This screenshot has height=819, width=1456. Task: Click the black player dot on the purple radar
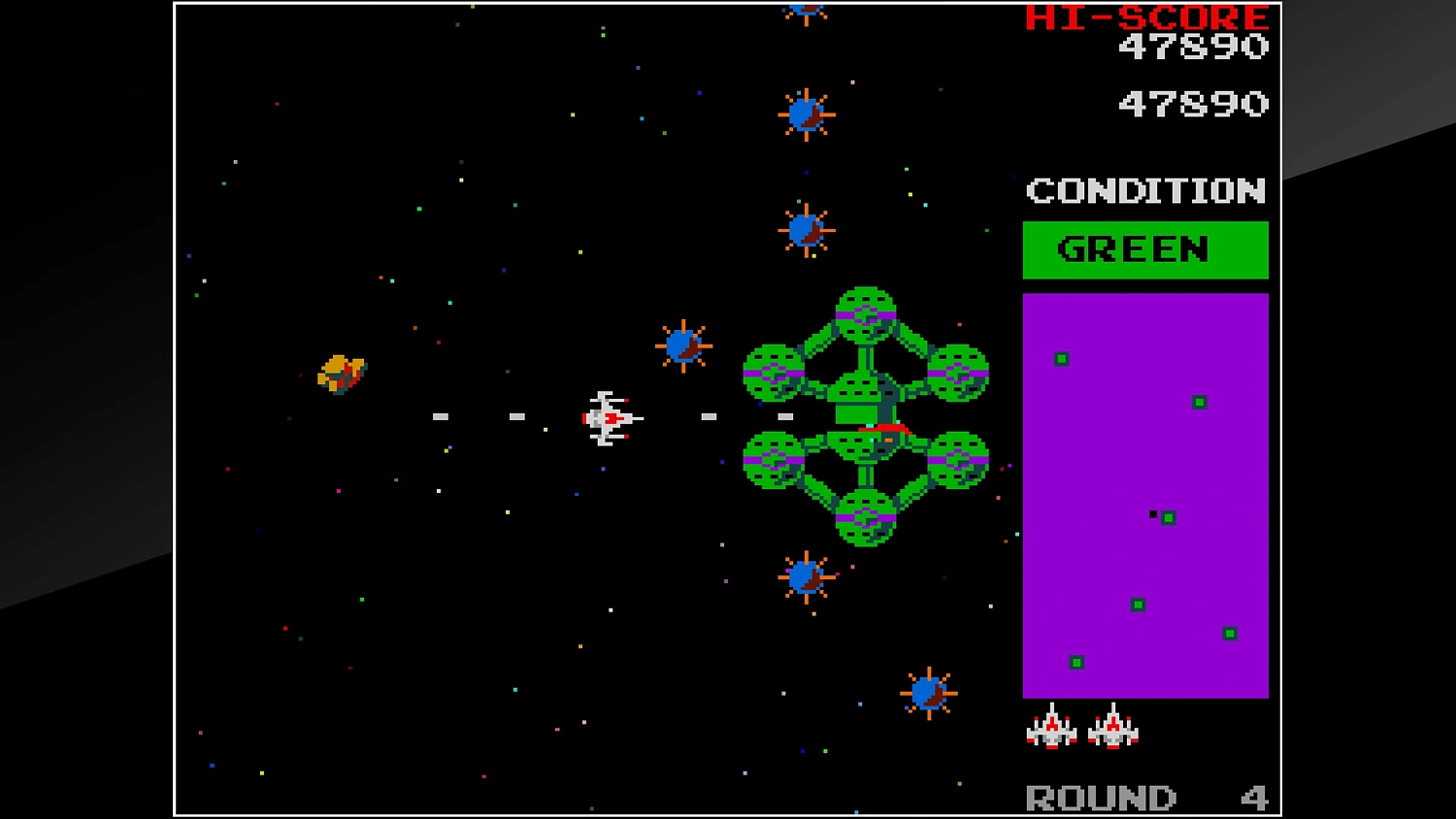pyautogui.click(x=1152, y=513)
